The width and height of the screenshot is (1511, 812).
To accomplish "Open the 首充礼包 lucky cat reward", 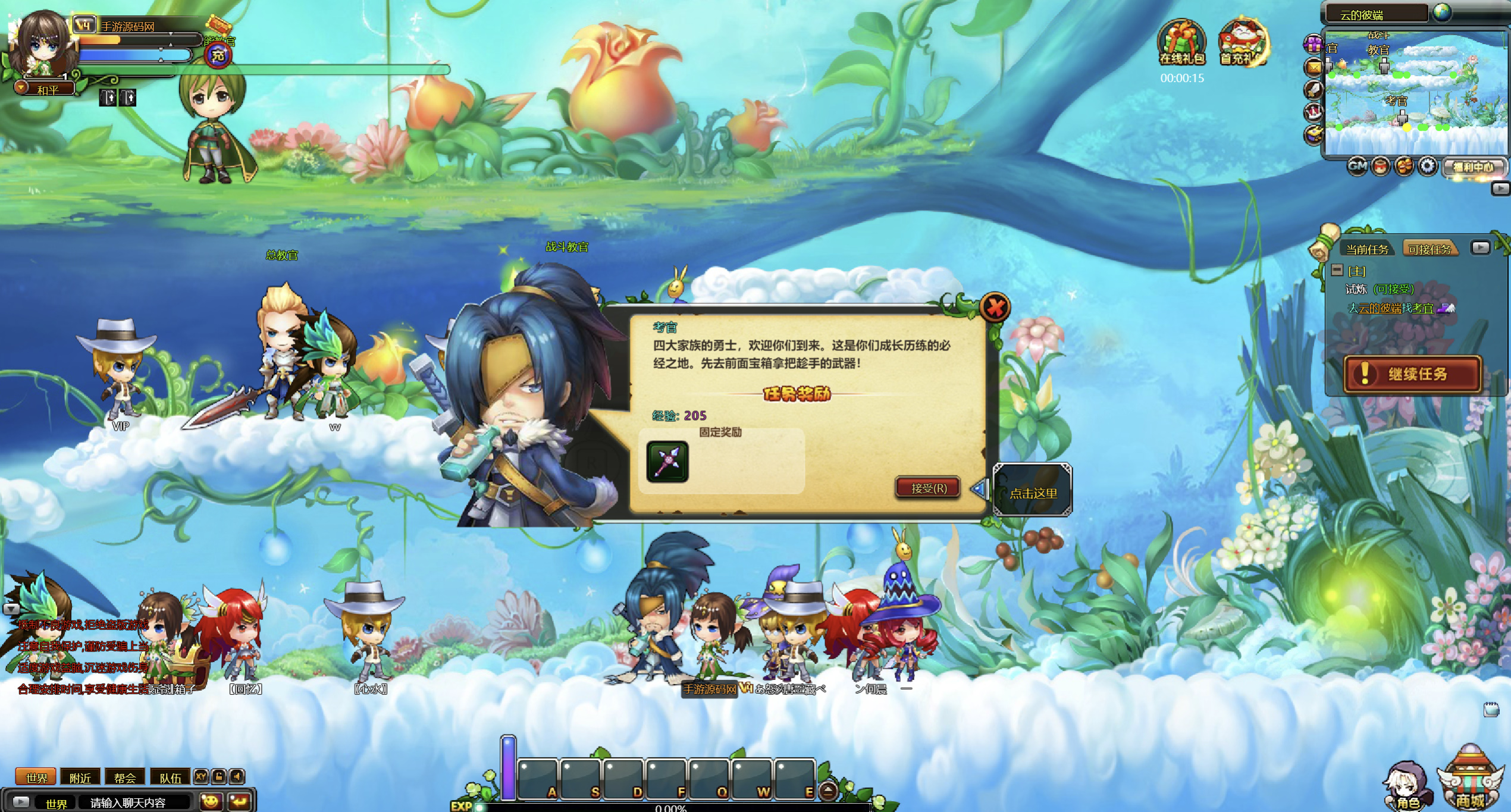I will 1243,43.
